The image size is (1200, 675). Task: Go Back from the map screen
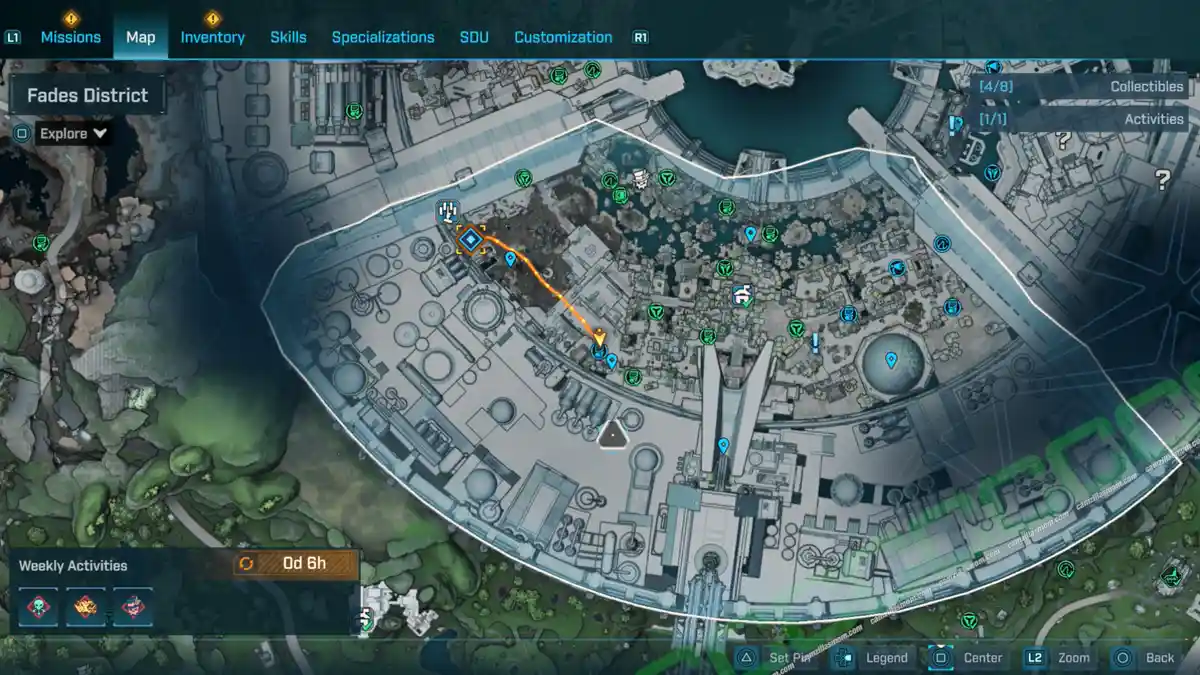(x=1147, y=657)
